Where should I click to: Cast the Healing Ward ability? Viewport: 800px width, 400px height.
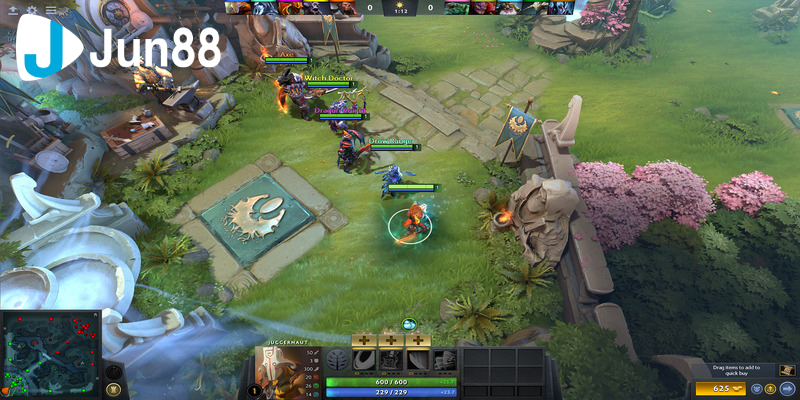391,362
